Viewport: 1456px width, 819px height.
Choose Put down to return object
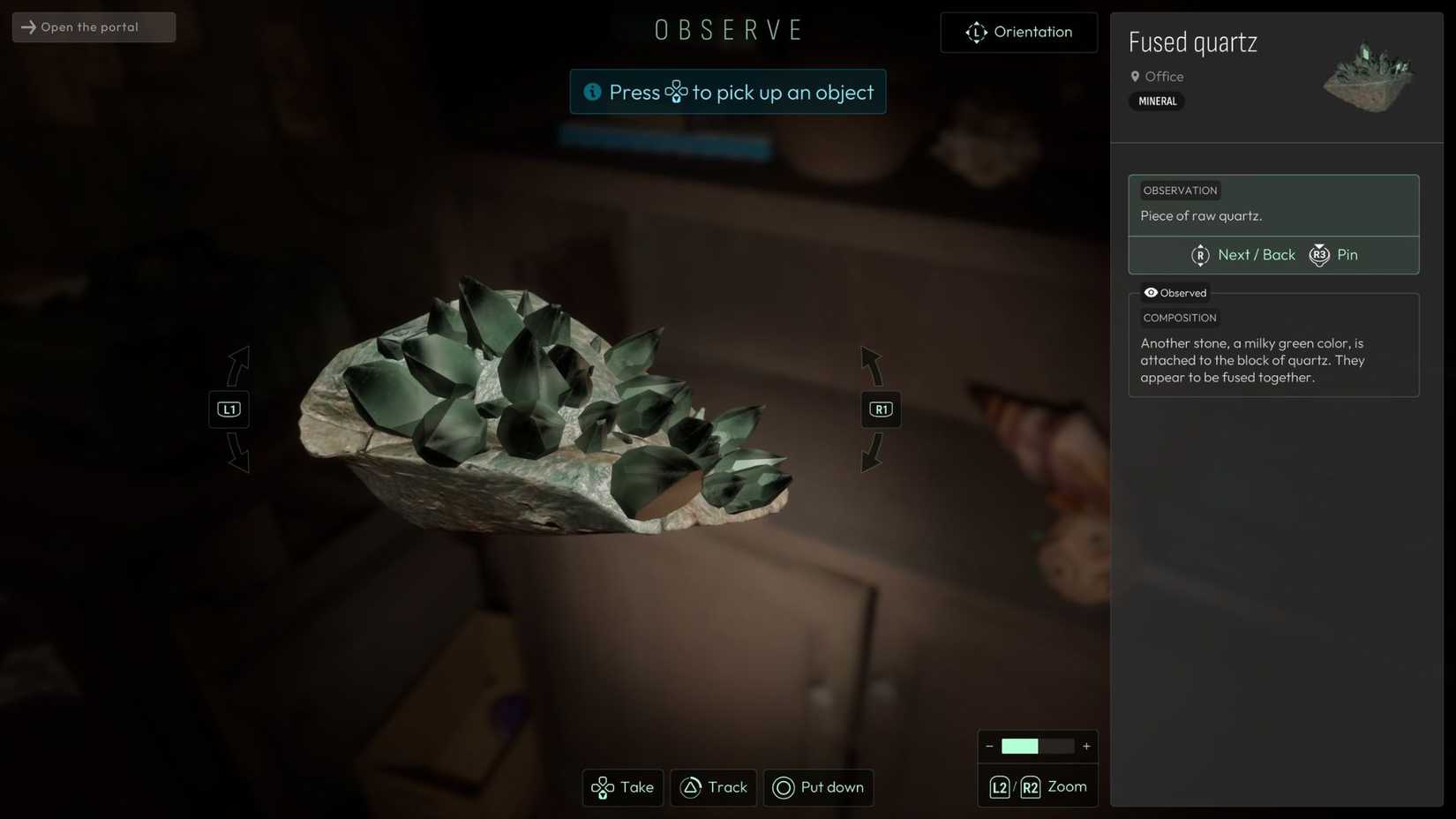click(818, 787)
